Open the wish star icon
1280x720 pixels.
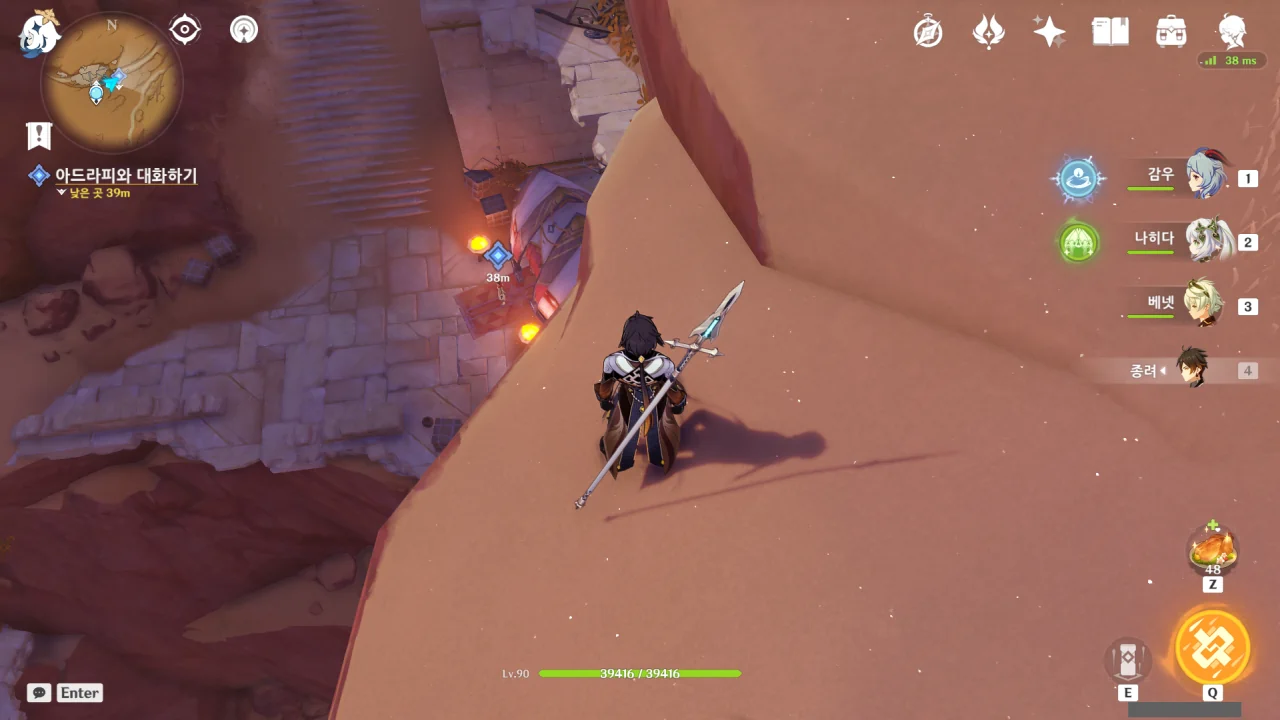point(1049,31)
